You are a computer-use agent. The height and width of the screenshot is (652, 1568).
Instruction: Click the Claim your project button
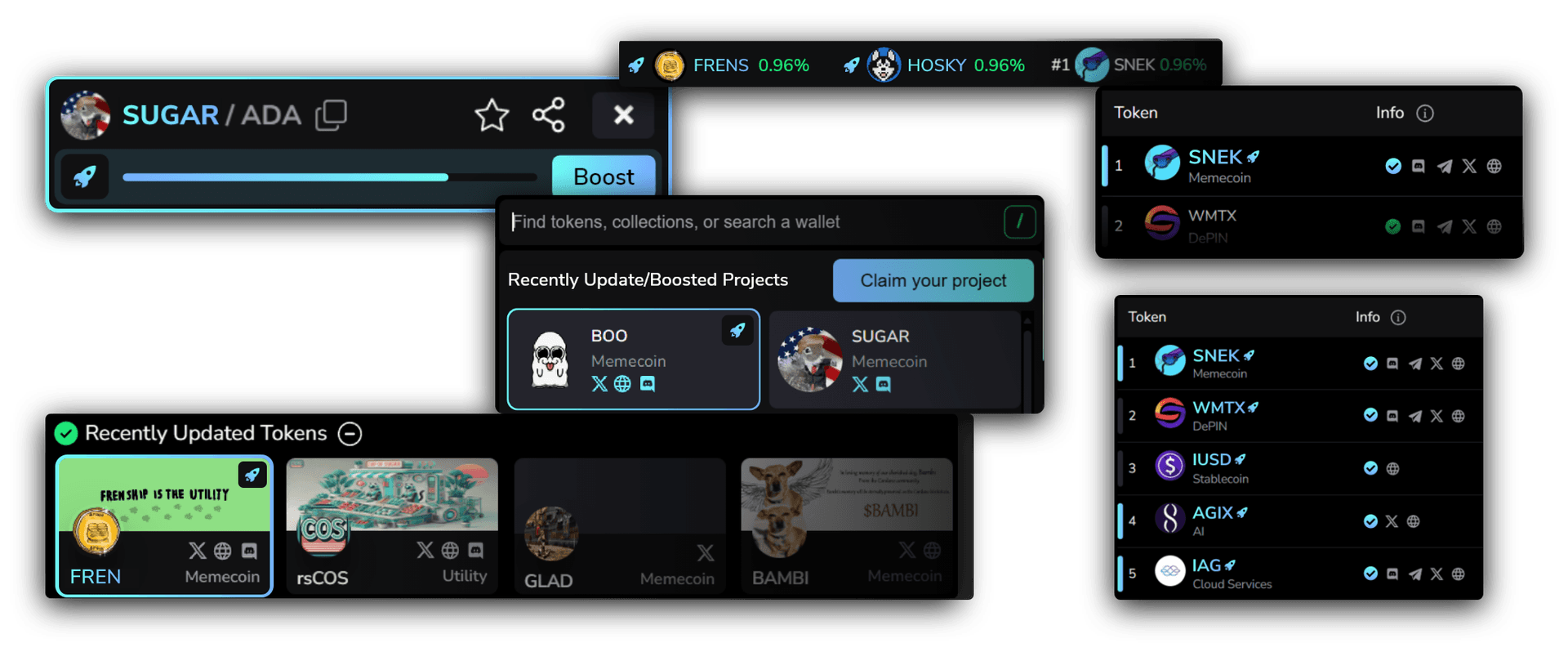933,280
